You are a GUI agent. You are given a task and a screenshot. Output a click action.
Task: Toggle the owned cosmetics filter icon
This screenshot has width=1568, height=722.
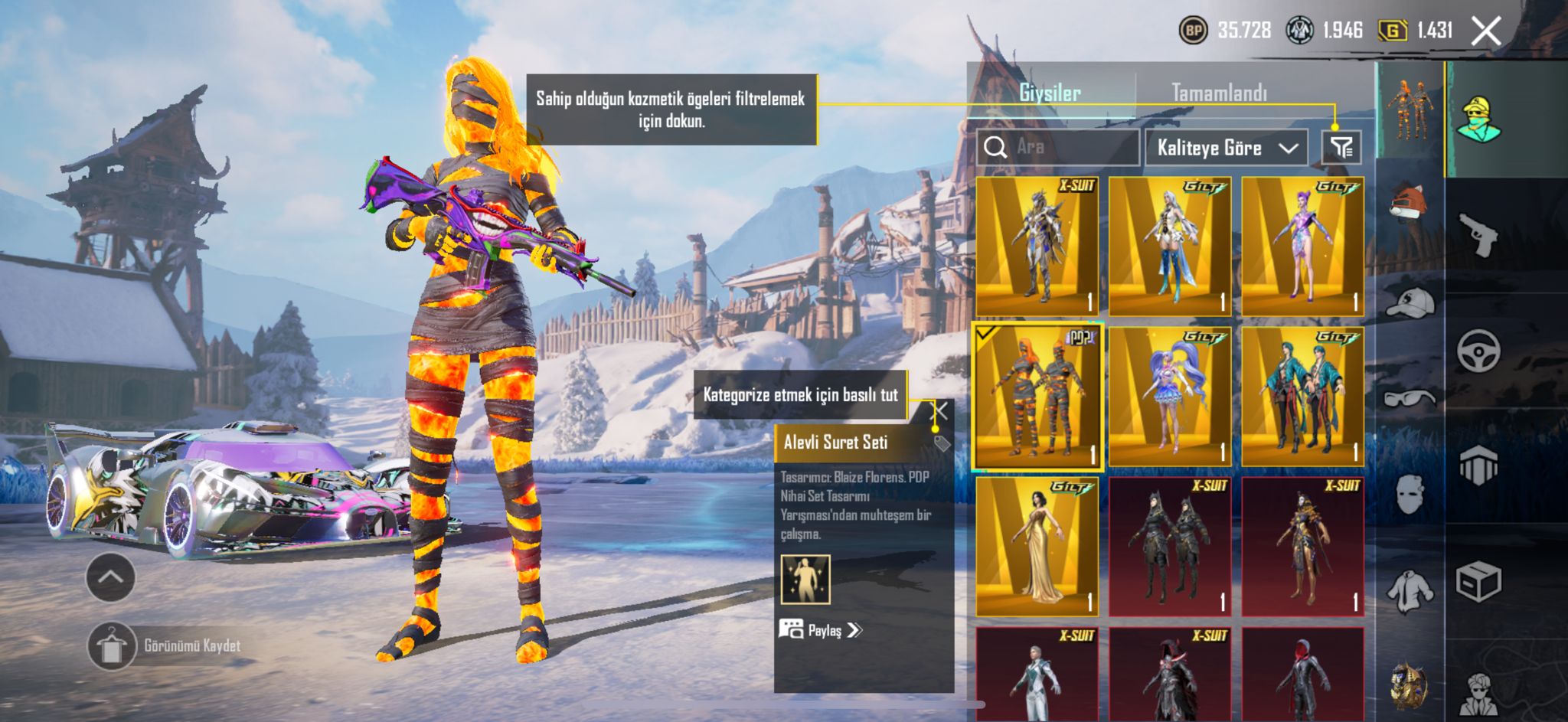[1341, 147]
